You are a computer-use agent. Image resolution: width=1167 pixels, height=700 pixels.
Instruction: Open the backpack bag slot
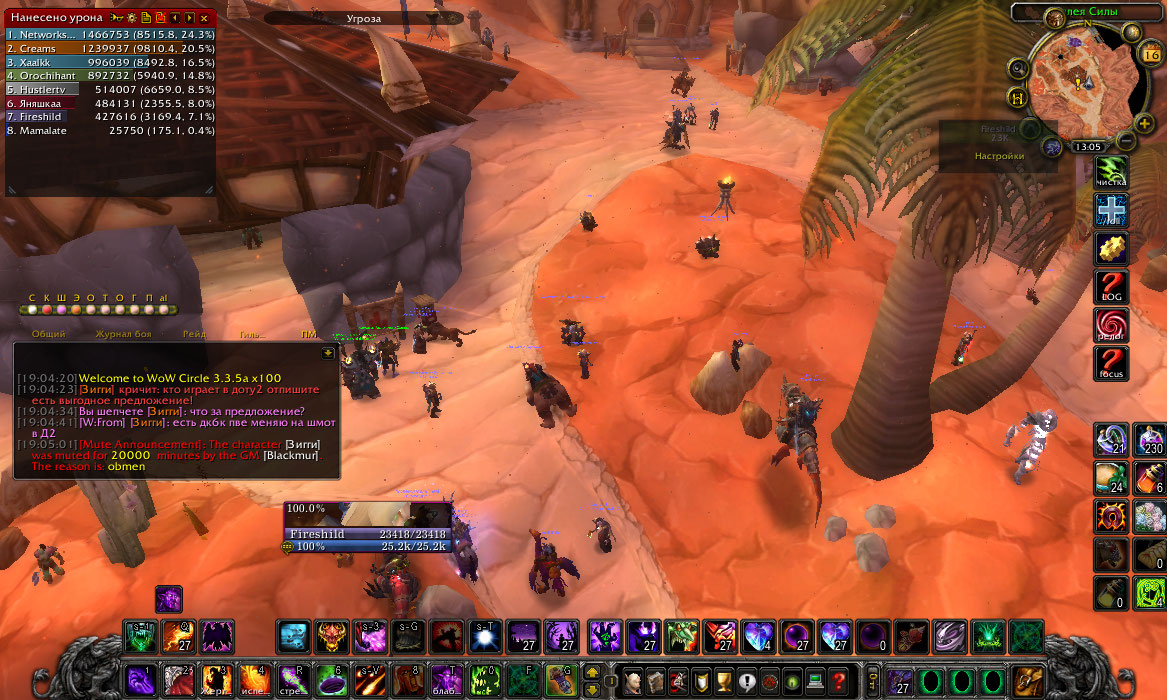[1026, 681]
